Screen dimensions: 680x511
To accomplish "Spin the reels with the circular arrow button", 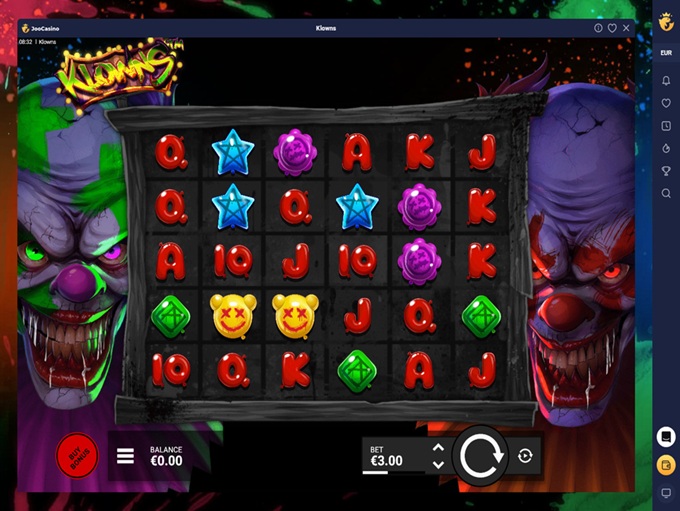I will (x=485, y=456).
